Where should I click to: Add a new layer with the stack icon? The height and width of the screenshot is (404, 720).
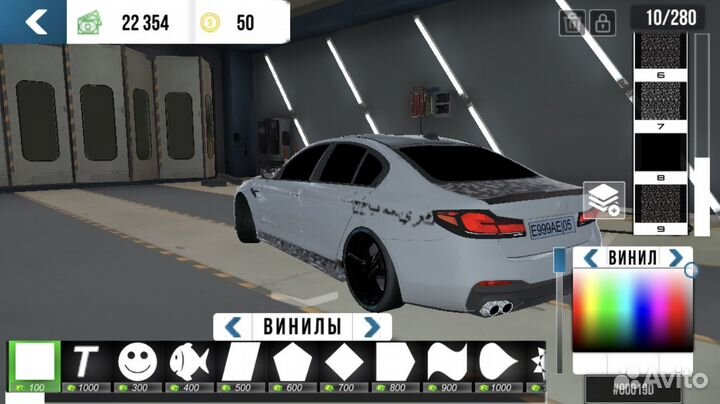tap(604, 201)
